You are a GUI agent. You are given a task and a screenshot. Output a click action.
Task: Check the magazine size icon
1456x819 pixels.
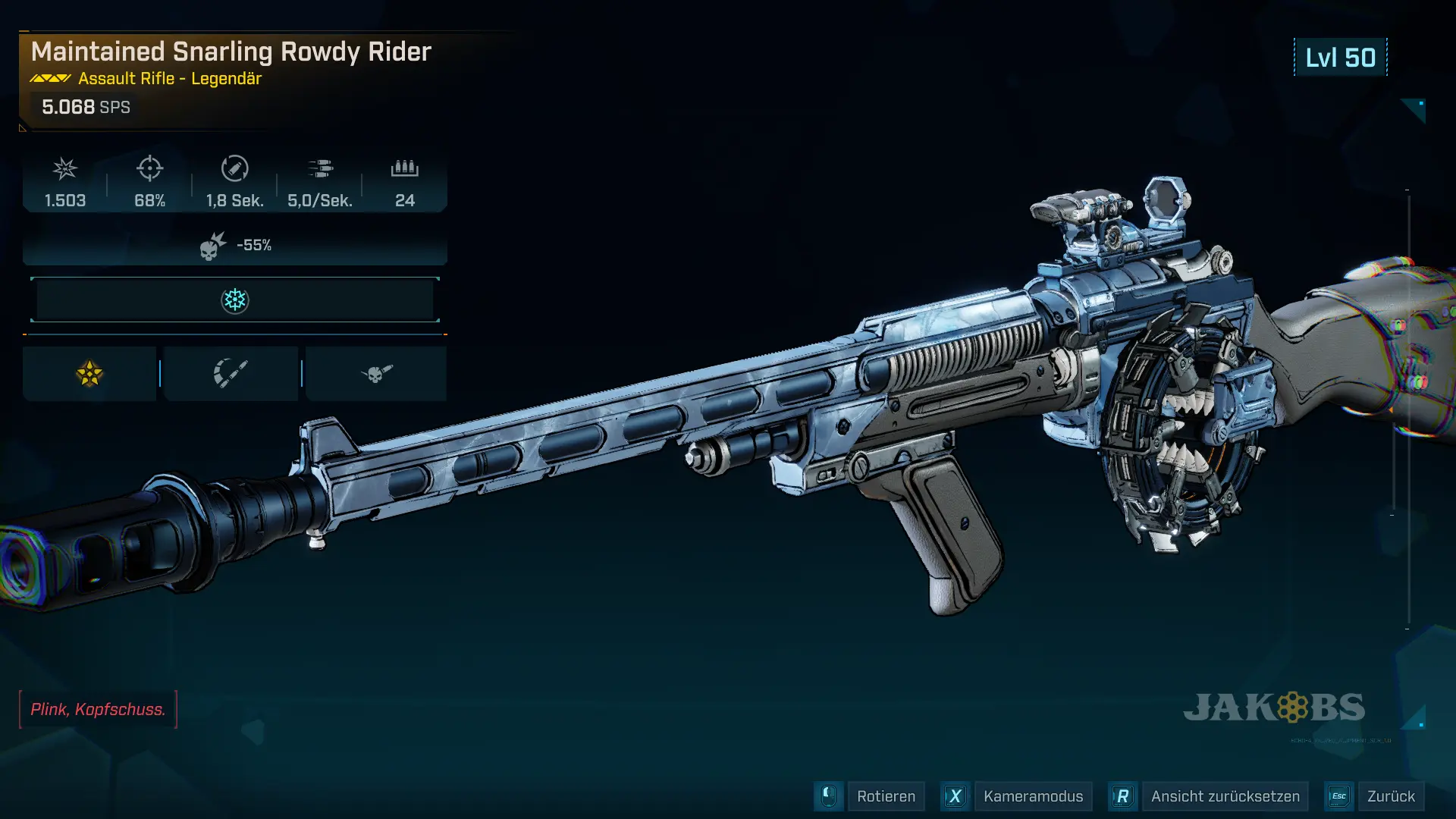click(405, 168)
